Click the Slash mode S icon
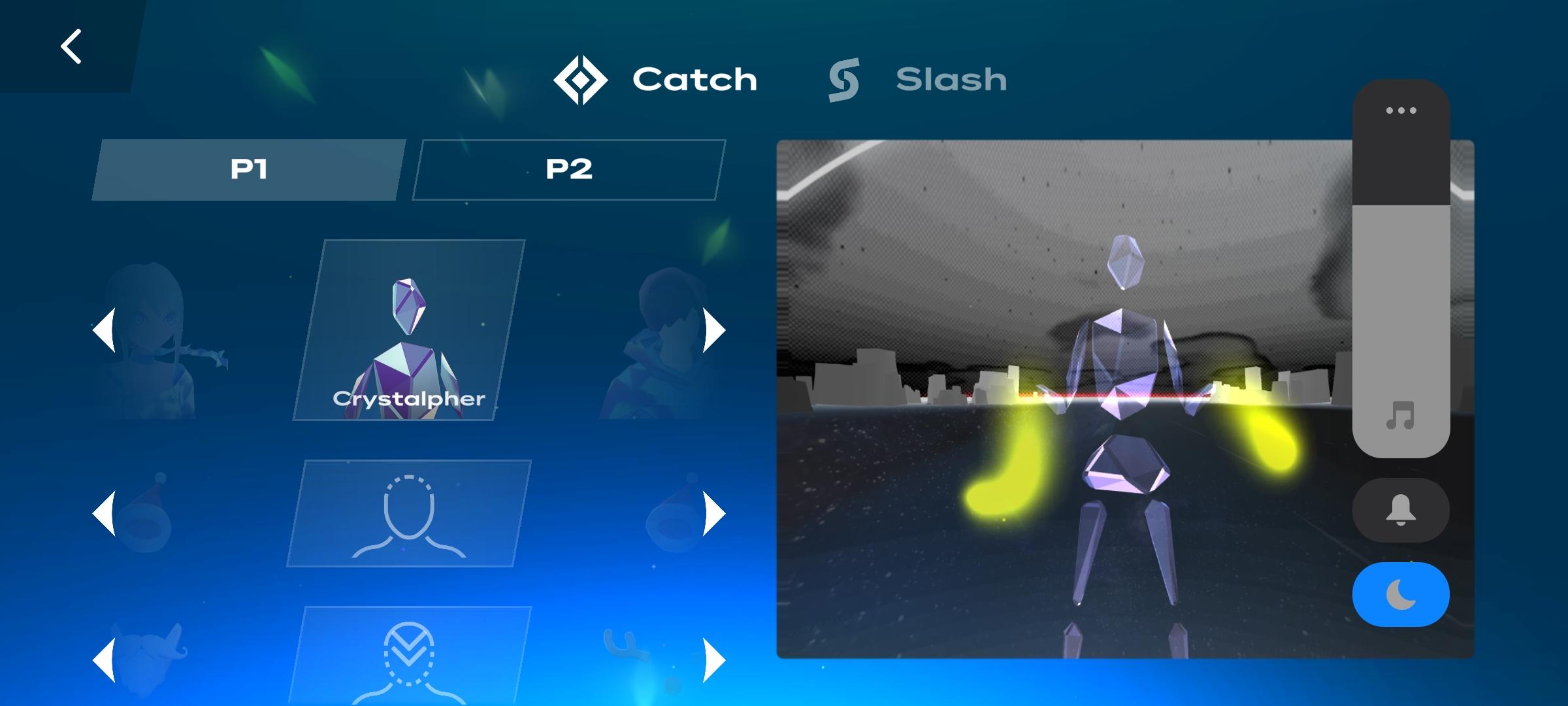The image size is (1568, 706). point(843,80)
